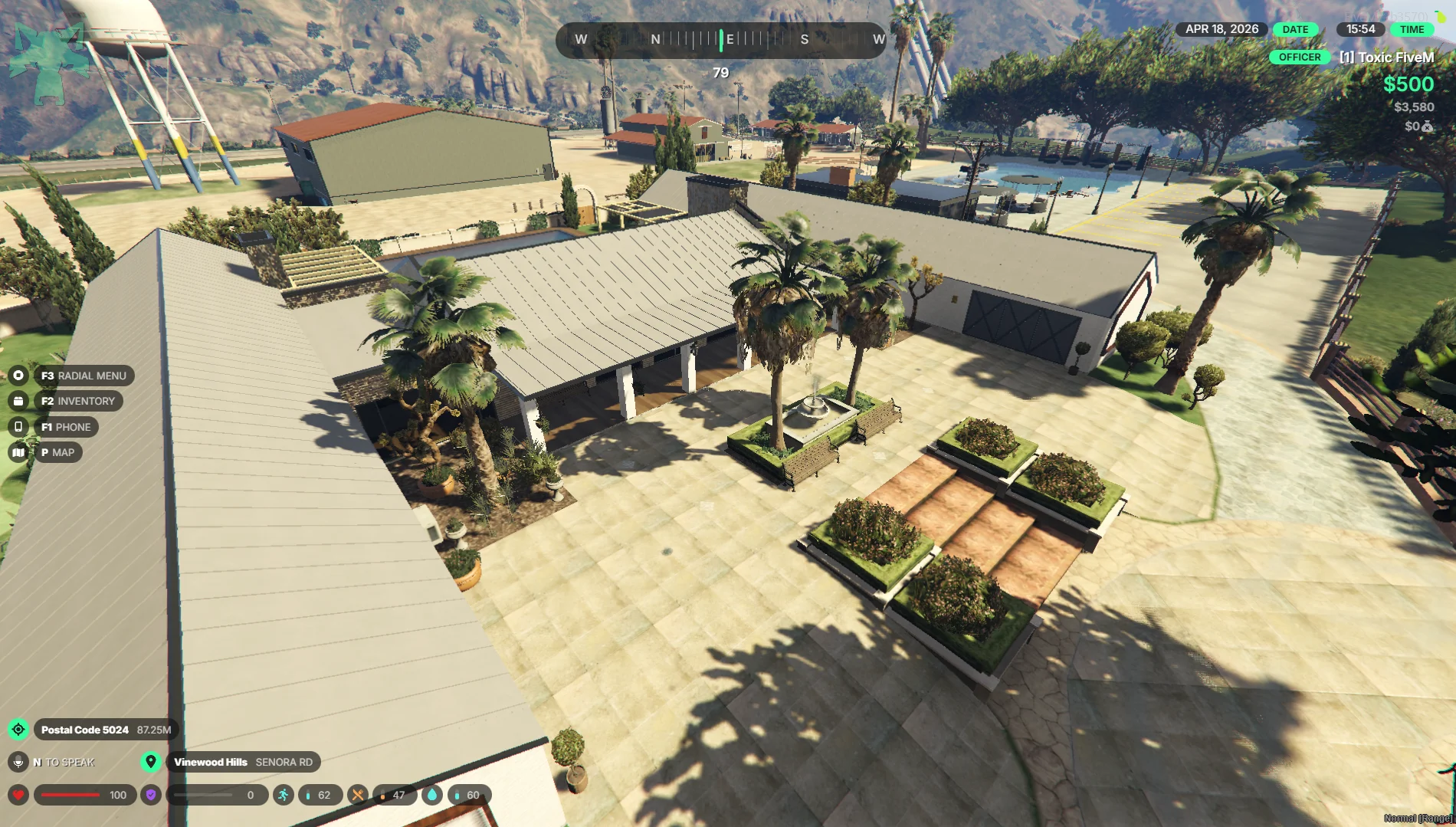Open the phone using its icon
The image size is (1456, 827).
tap(18, 427)
